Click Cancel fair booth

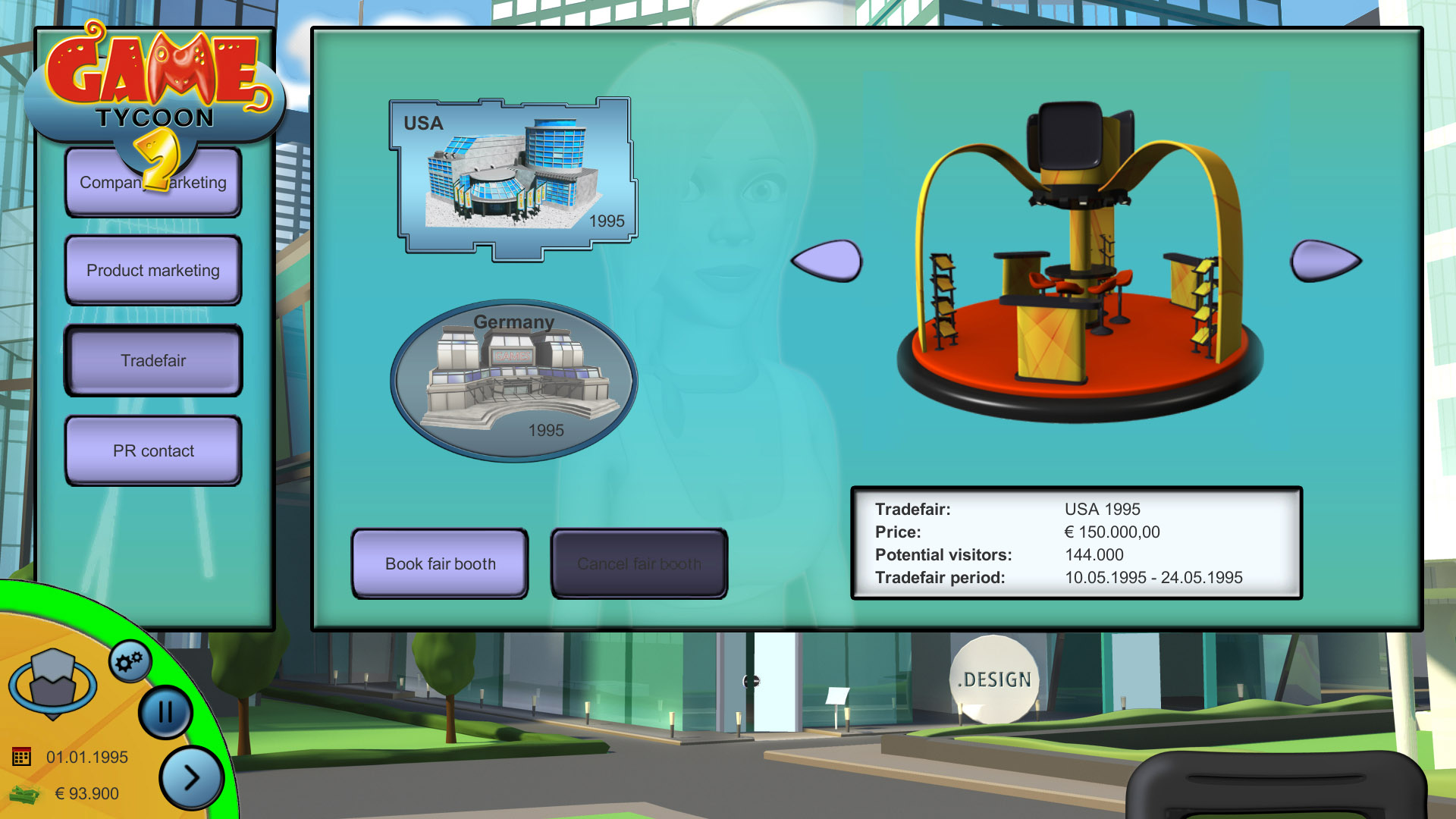tap(639, 564)
